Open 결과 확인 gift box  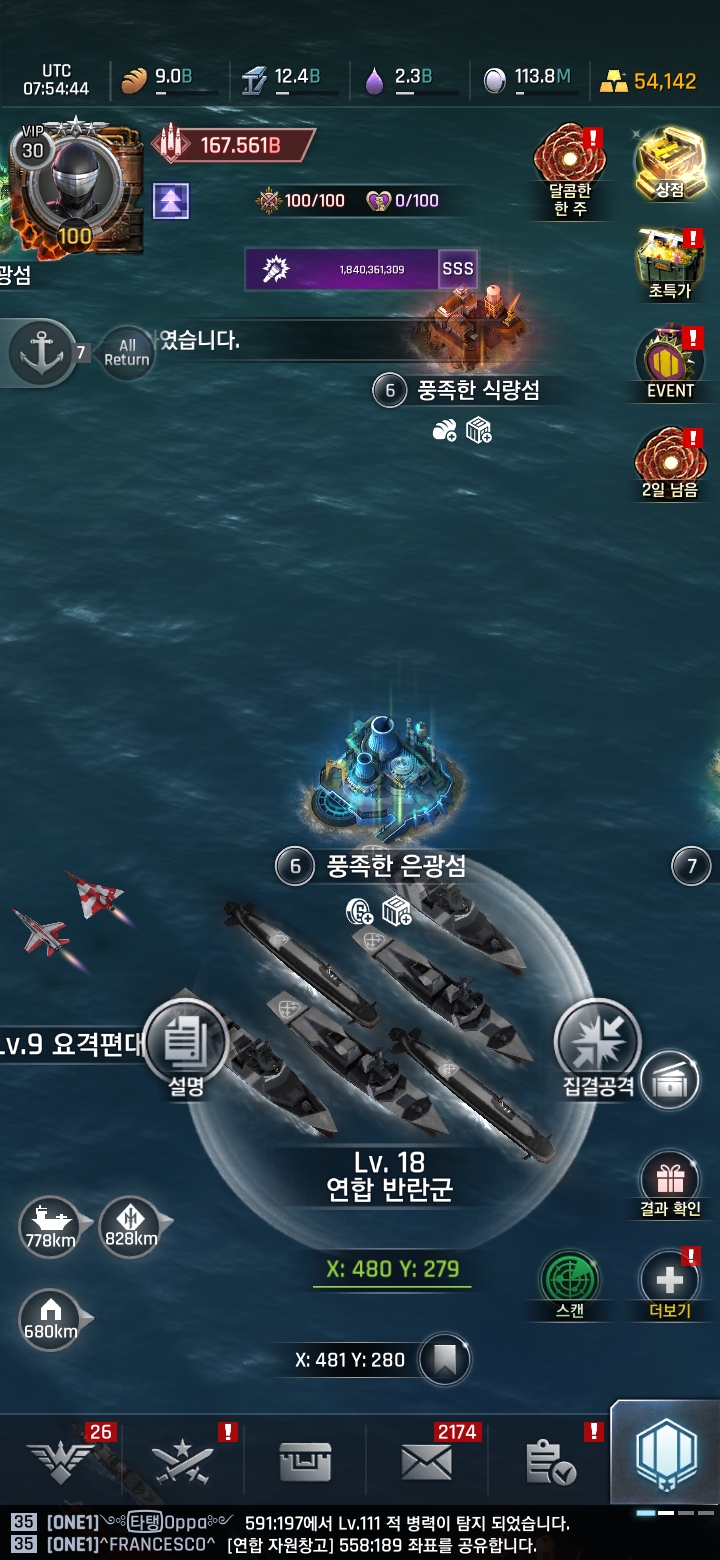tap(669, 1182)
